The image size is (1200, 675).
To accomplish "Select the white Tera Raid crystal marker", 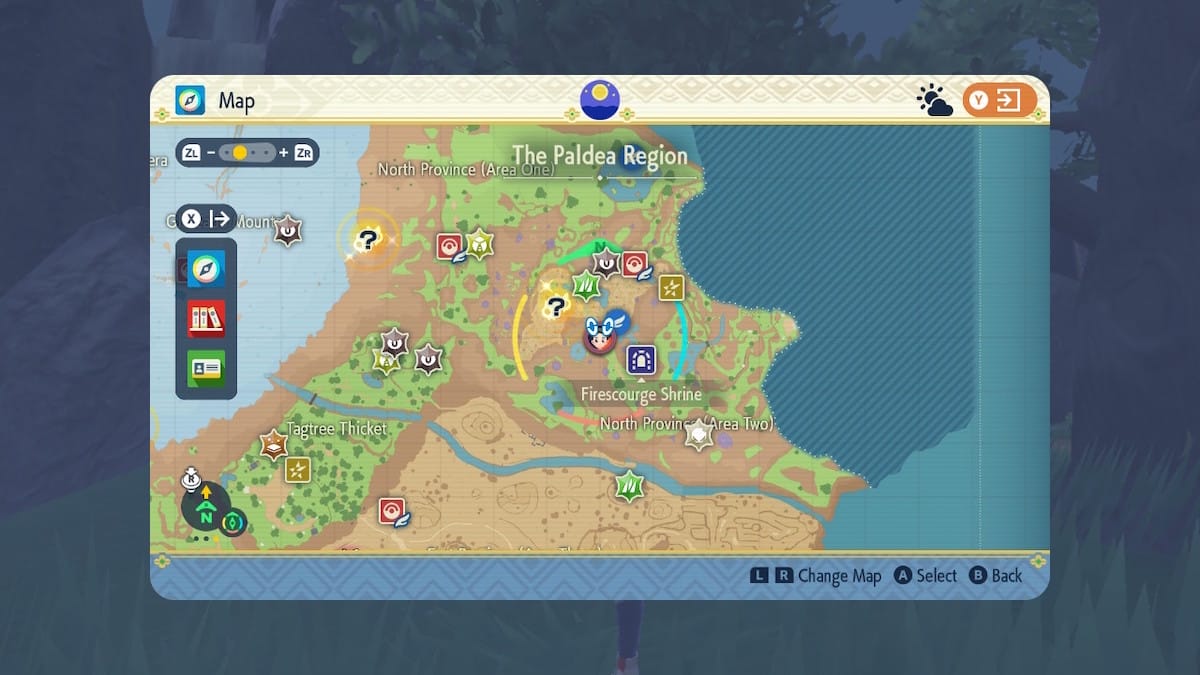I will click(x=698, y=434).
